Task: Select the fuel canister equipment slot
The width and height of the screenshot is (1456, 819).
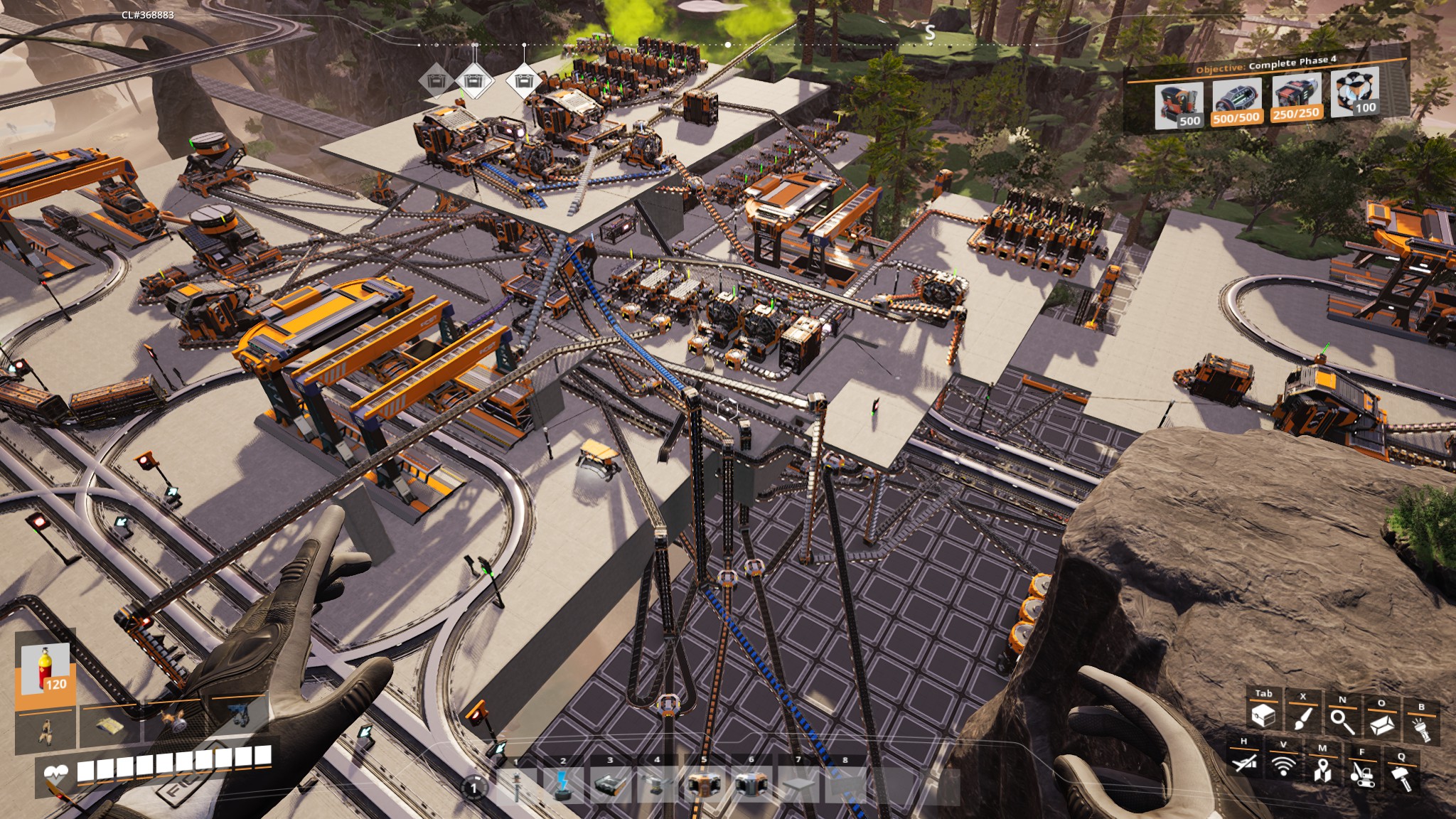Action: pos(45,670)
